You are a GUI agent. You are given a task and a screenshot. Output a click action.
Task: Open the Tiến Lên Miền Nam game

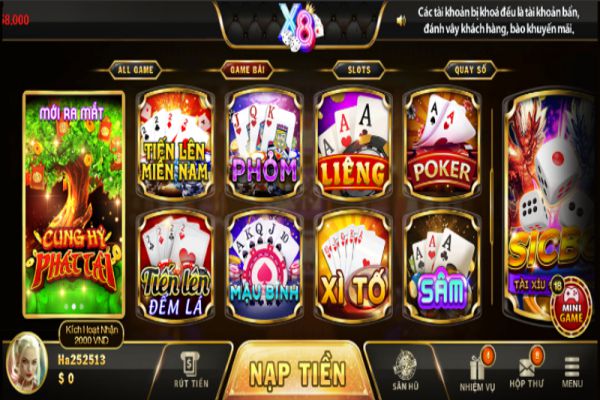pyautogui.click(x=178, y=144)
